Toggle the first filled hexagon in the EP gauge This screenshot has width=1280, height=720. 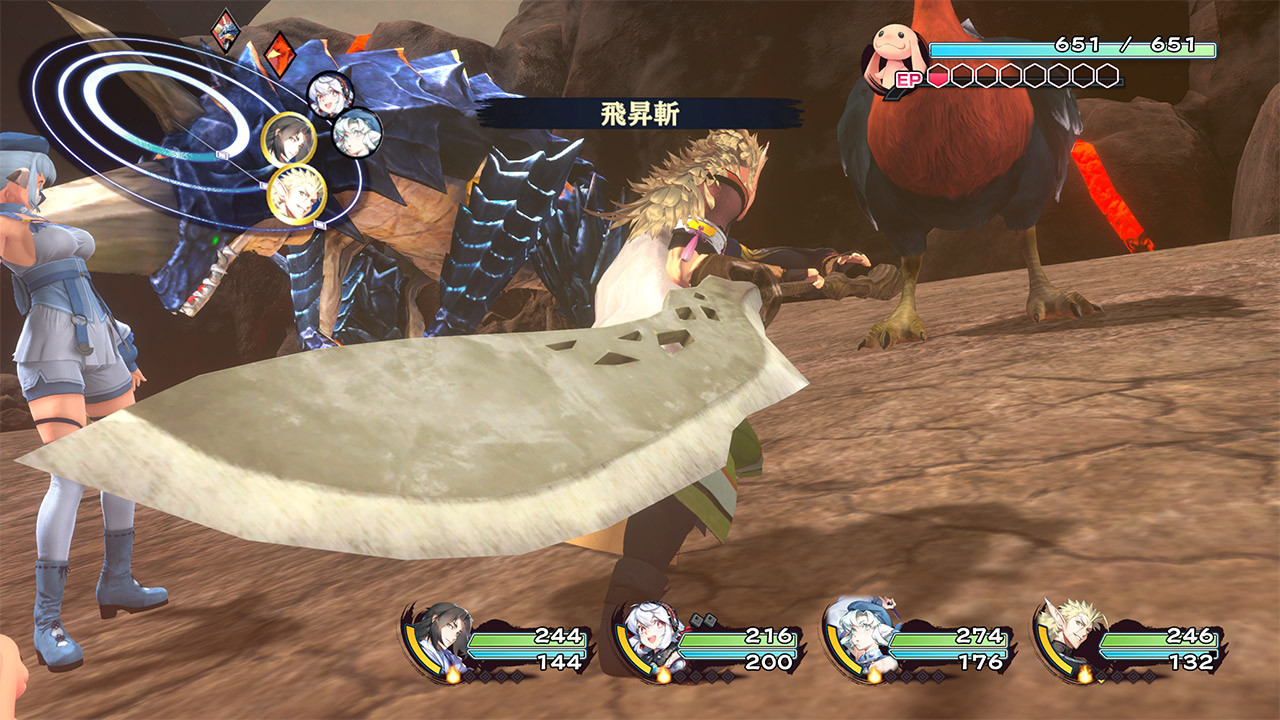937,75
